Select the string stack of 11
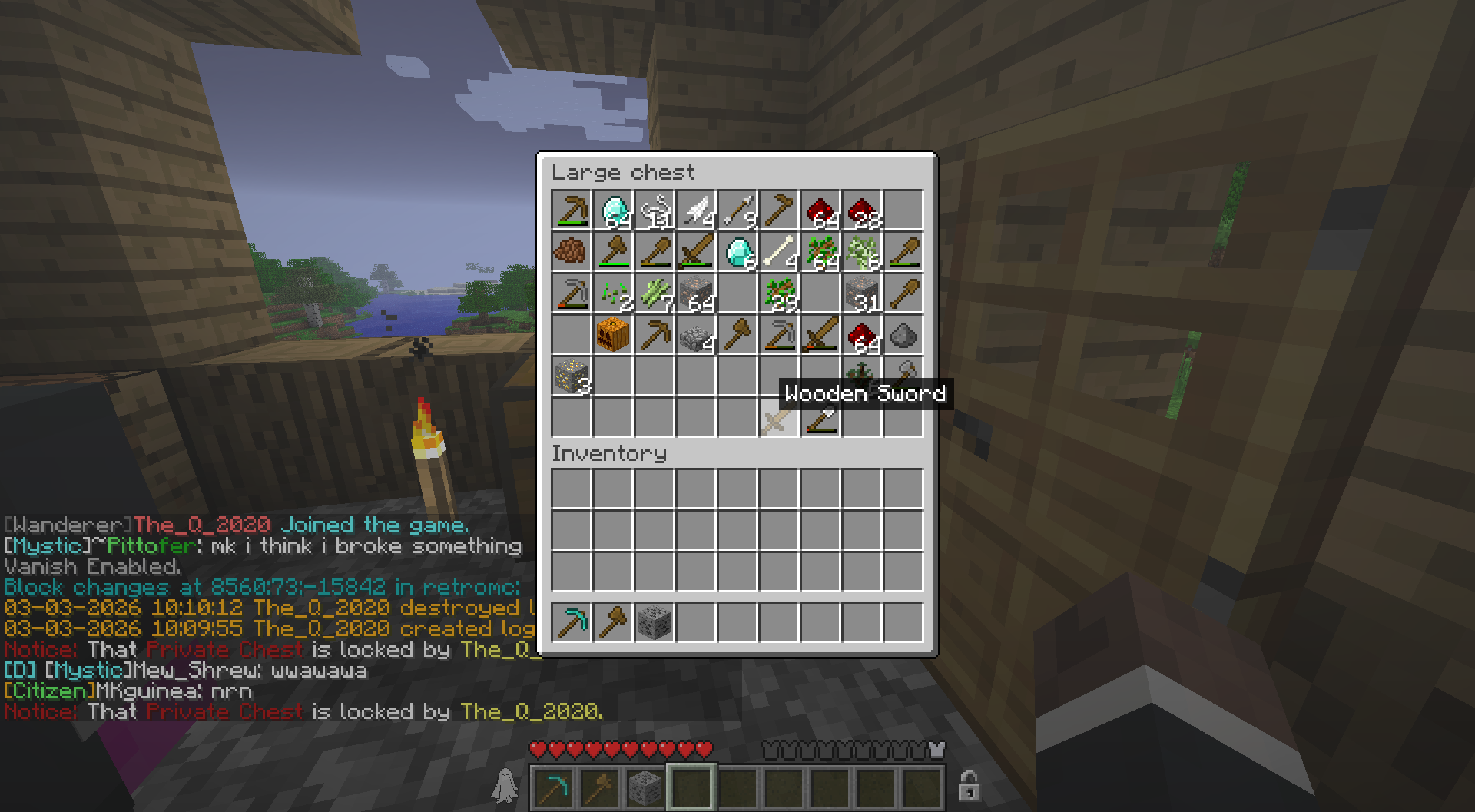This screenshot has height=812, width=1475. point(655,210)
